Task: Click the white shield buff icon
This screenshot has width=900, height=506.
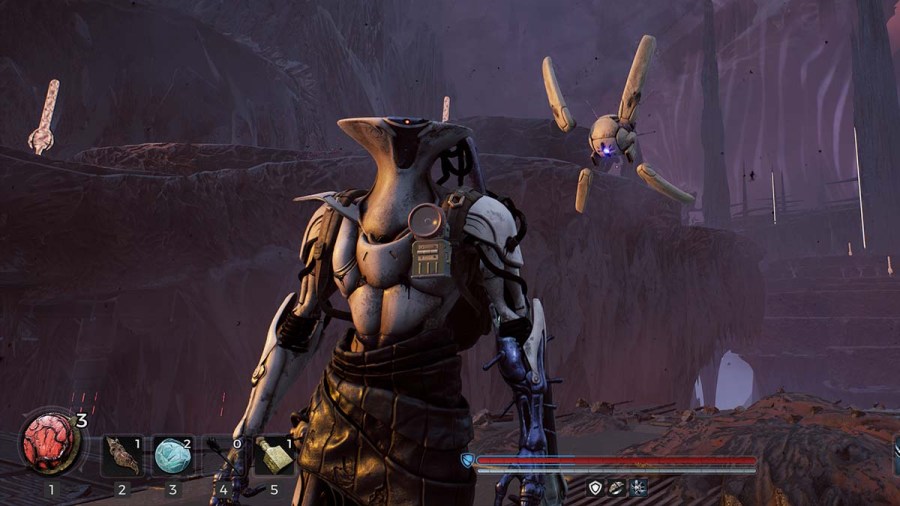Action: (596, 487)
